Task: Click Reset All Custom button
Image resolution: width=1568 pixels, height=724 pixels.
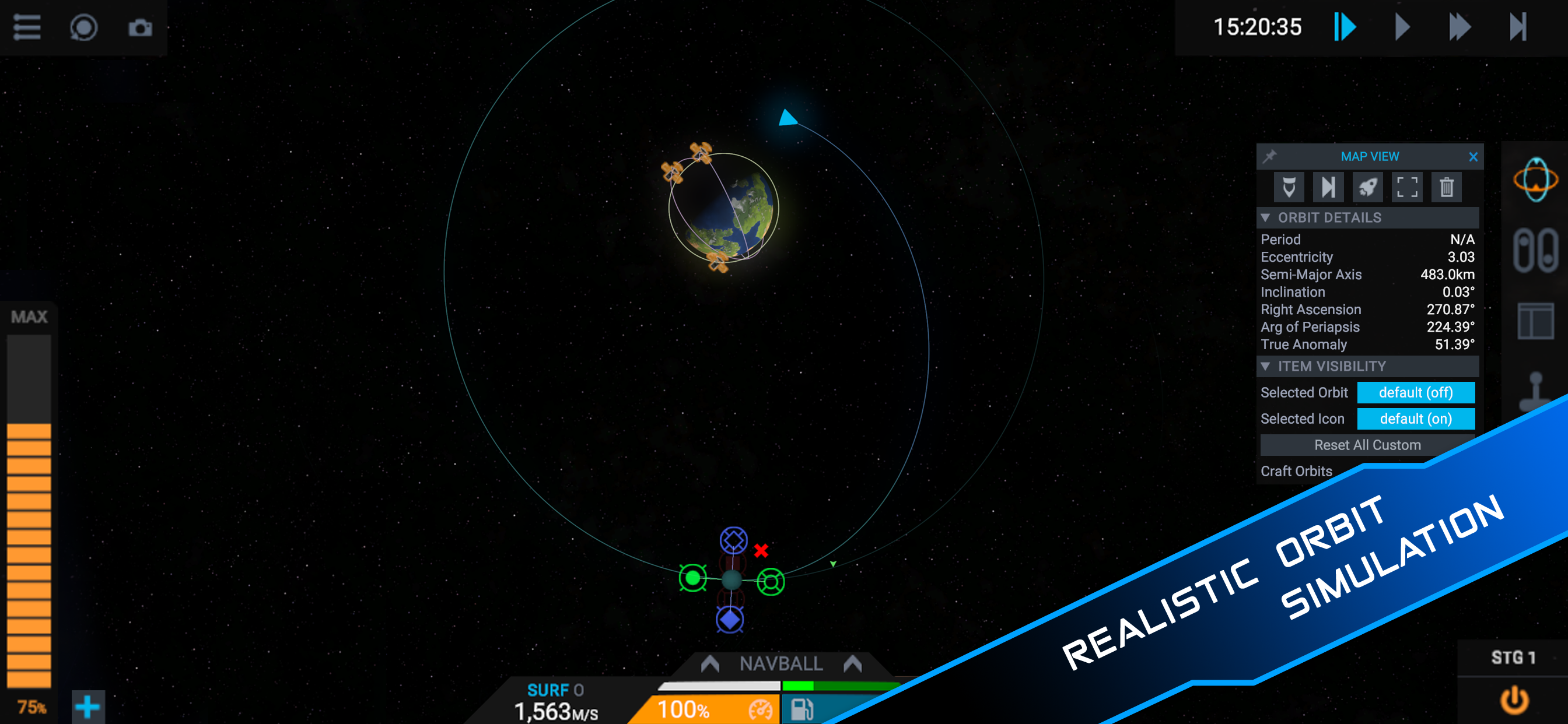Action: 1367,445
